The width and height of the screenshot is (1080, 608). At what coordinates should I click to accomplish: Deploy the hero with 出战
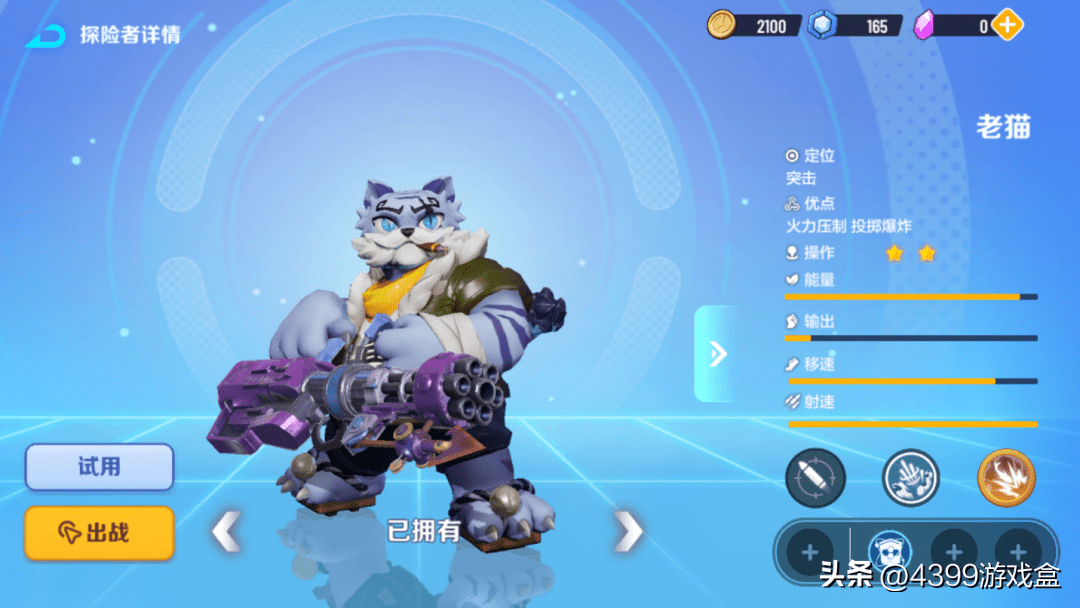pos(99,533)
